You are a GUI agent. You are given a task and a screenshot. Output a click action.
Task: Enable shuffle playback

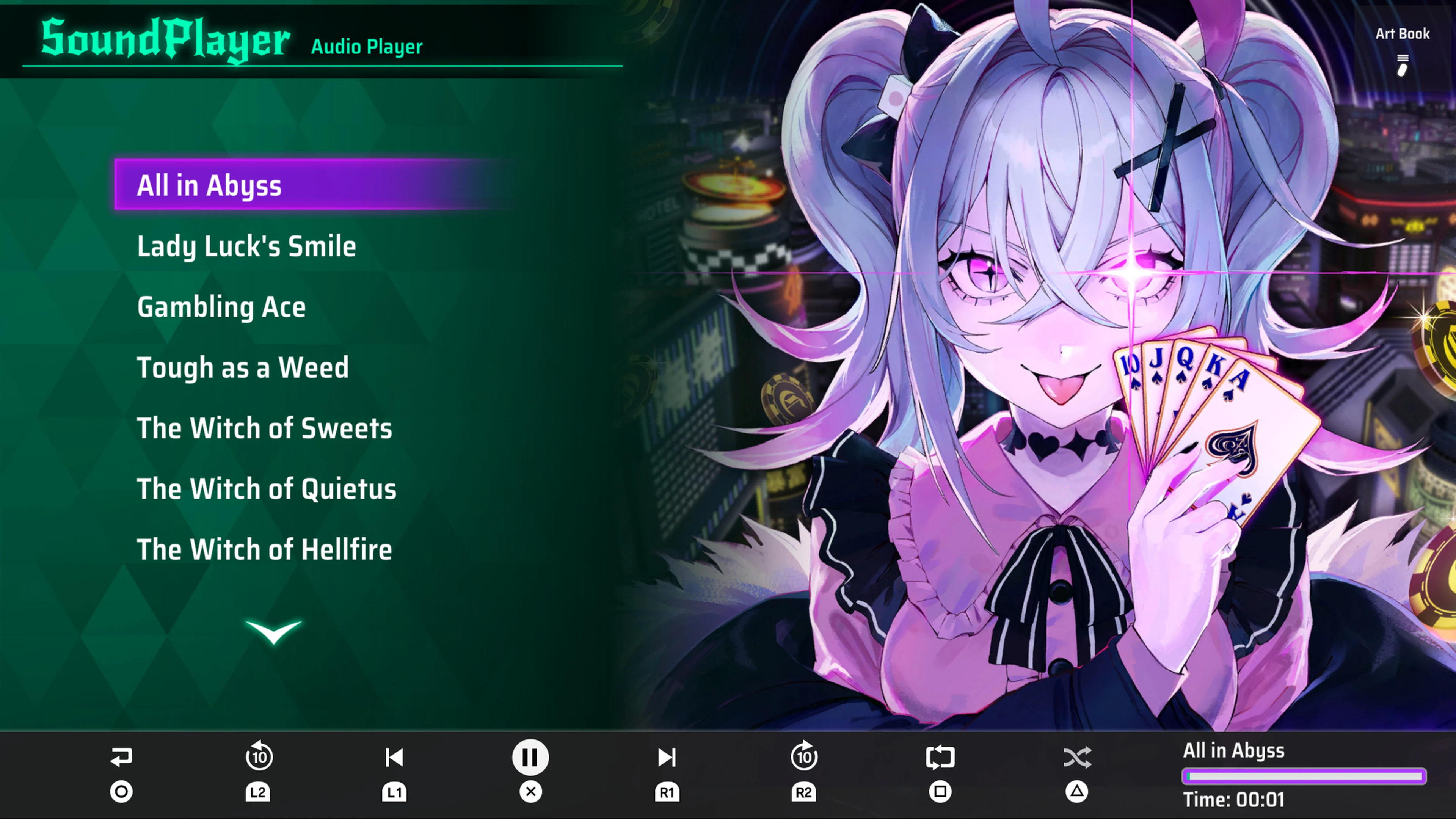pos(1077,758)
